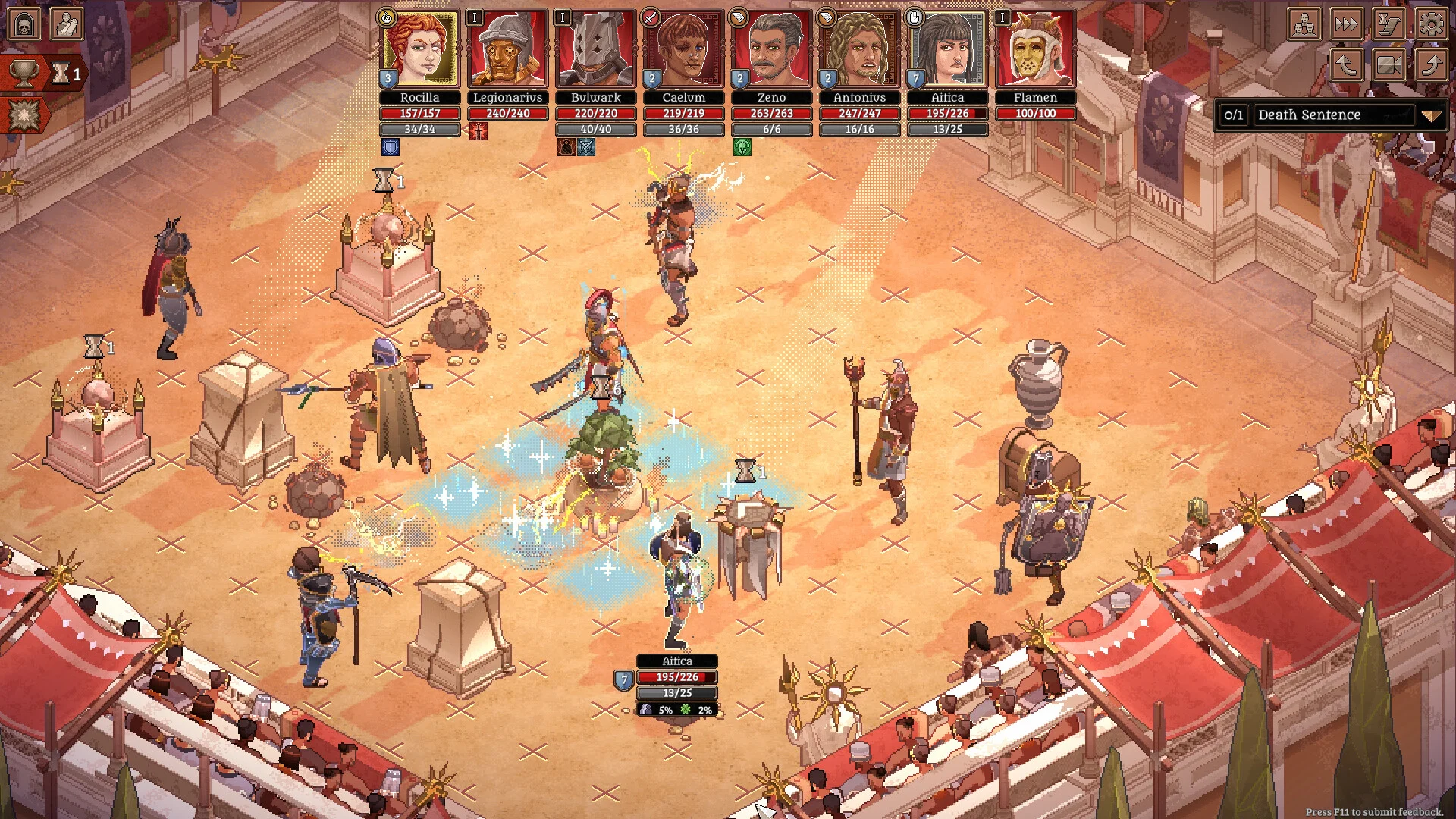Select Legionarius portrait in turn order

coord(507,49)
